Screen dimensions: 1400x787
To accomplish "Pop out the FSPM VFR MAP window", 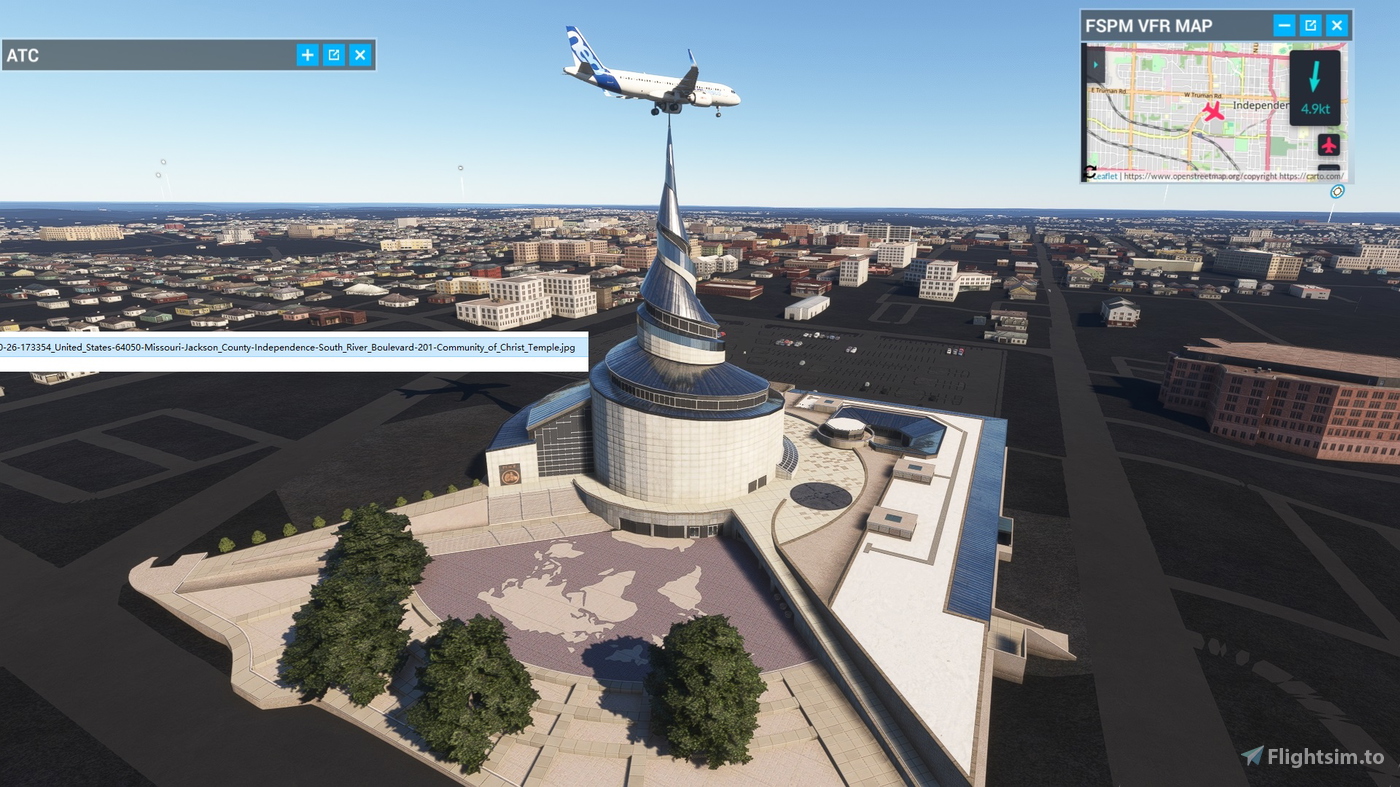I will [1310, 25].
